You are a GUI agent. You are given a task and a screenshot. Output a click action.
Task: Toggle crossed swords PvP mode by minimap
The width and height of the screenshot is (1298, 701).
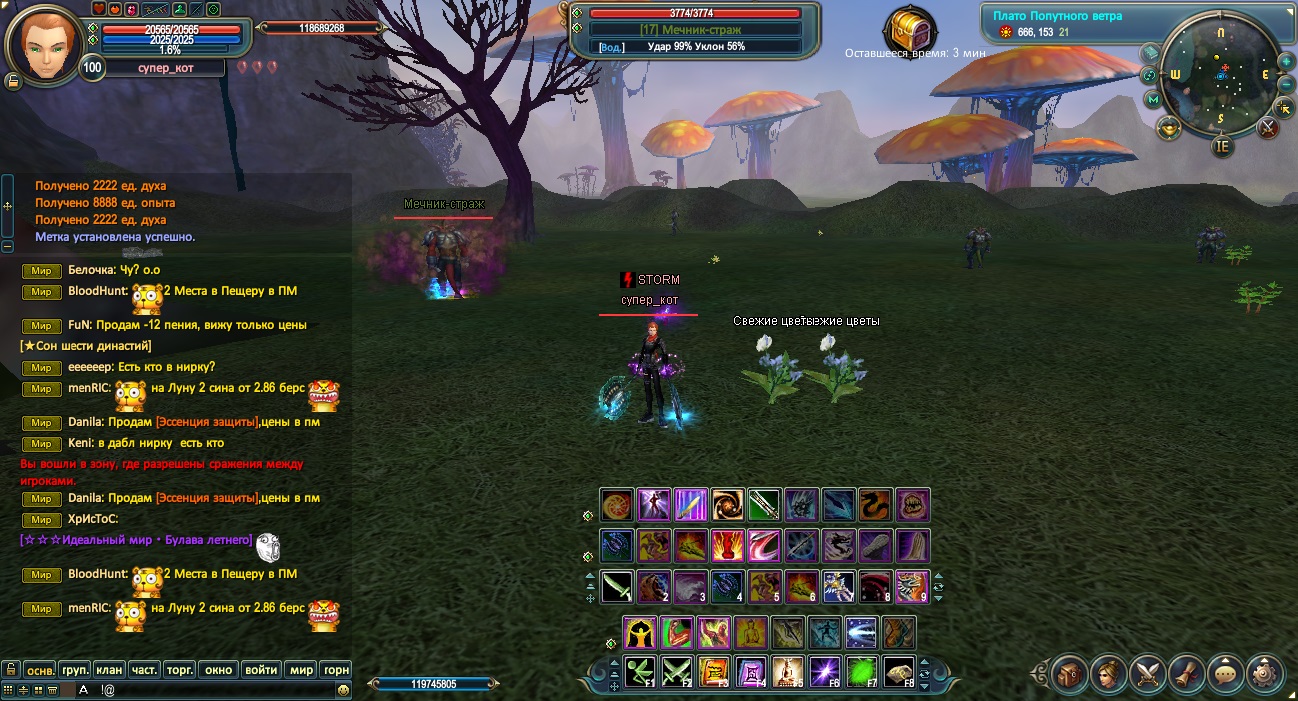[1268, 127]
